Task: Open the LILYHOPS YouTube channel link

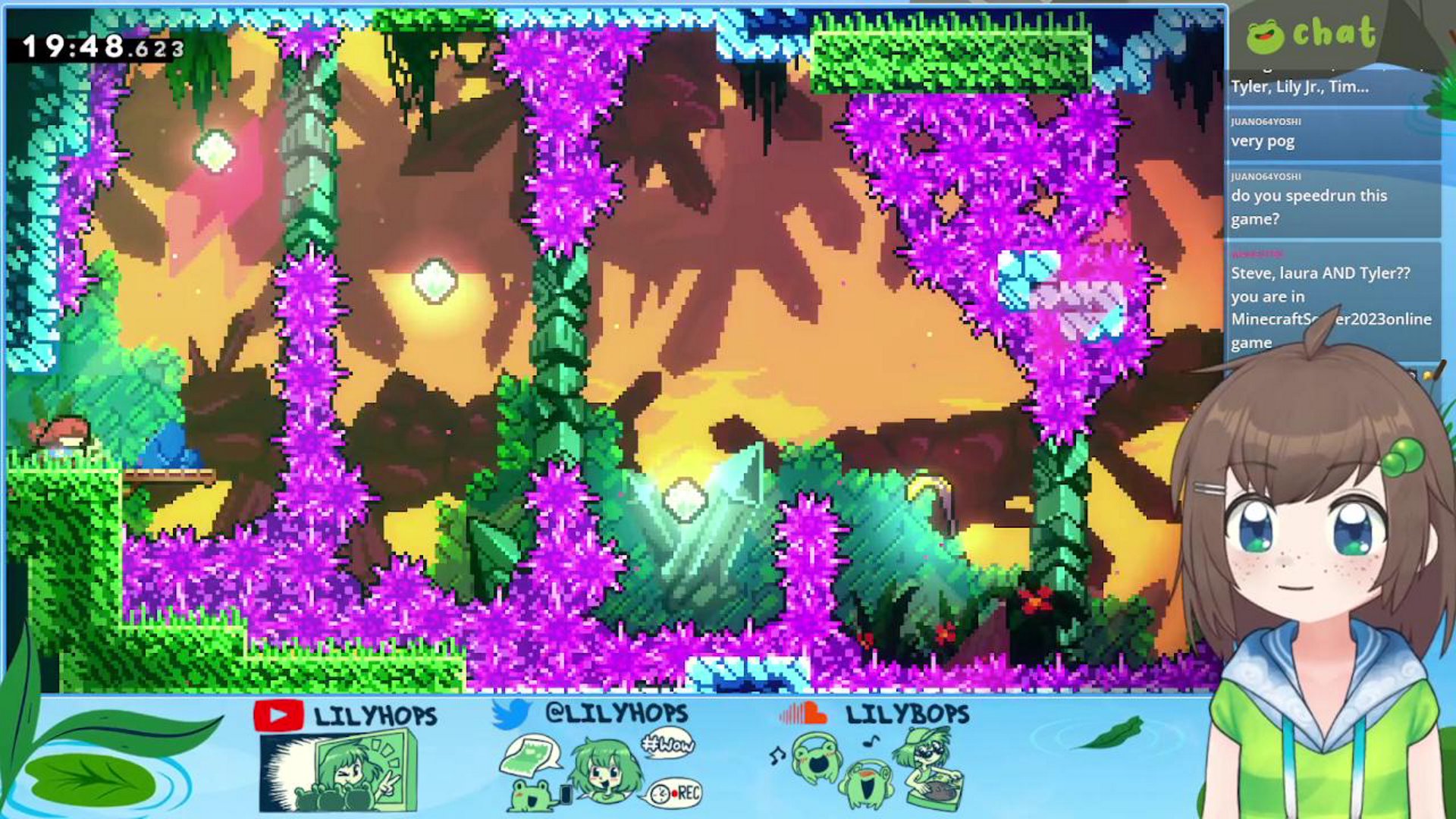Action: [x=346, y=717]
